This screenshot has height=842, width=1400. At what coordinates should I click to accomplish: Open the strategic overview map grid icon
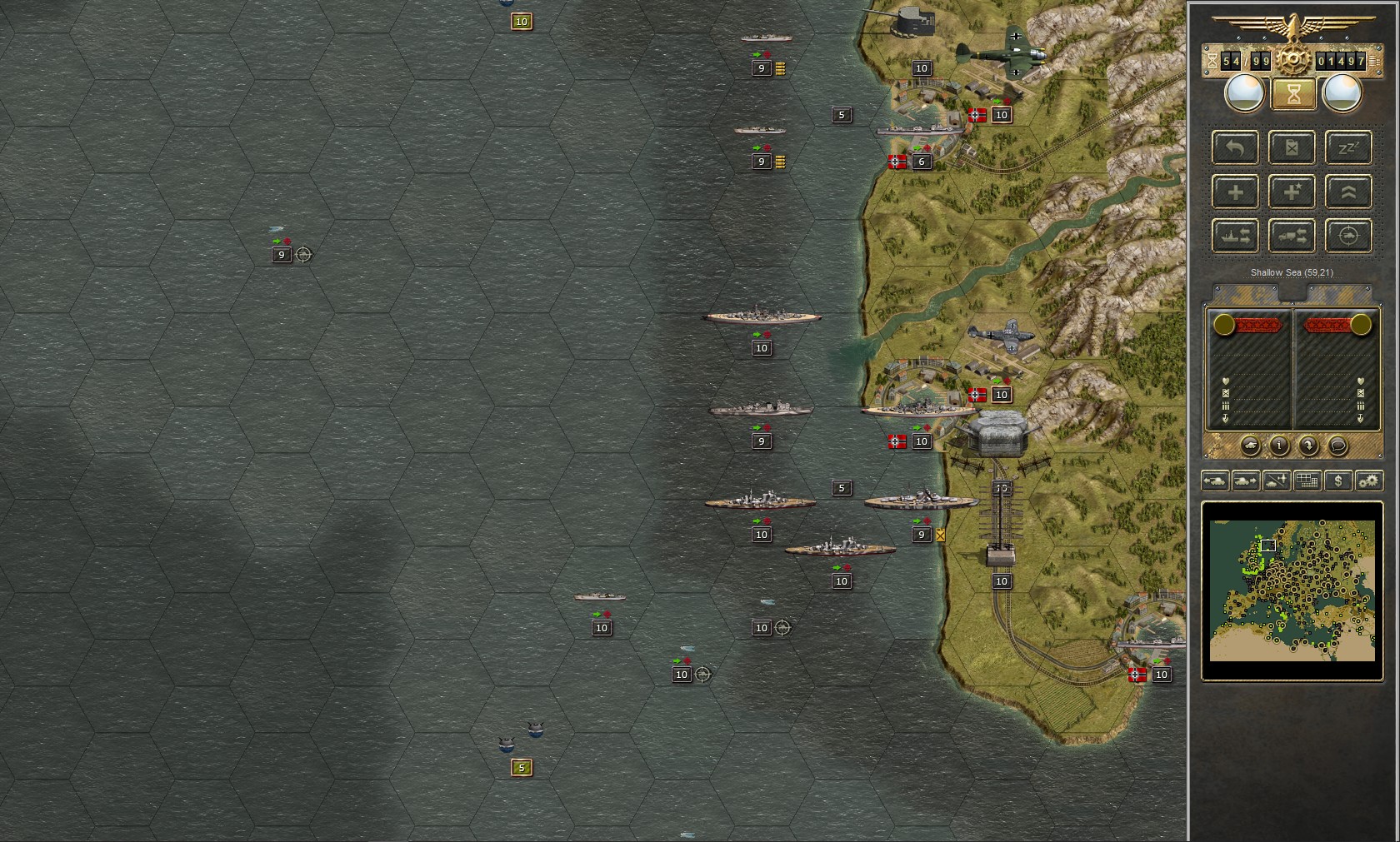[x=1307, y=481]
